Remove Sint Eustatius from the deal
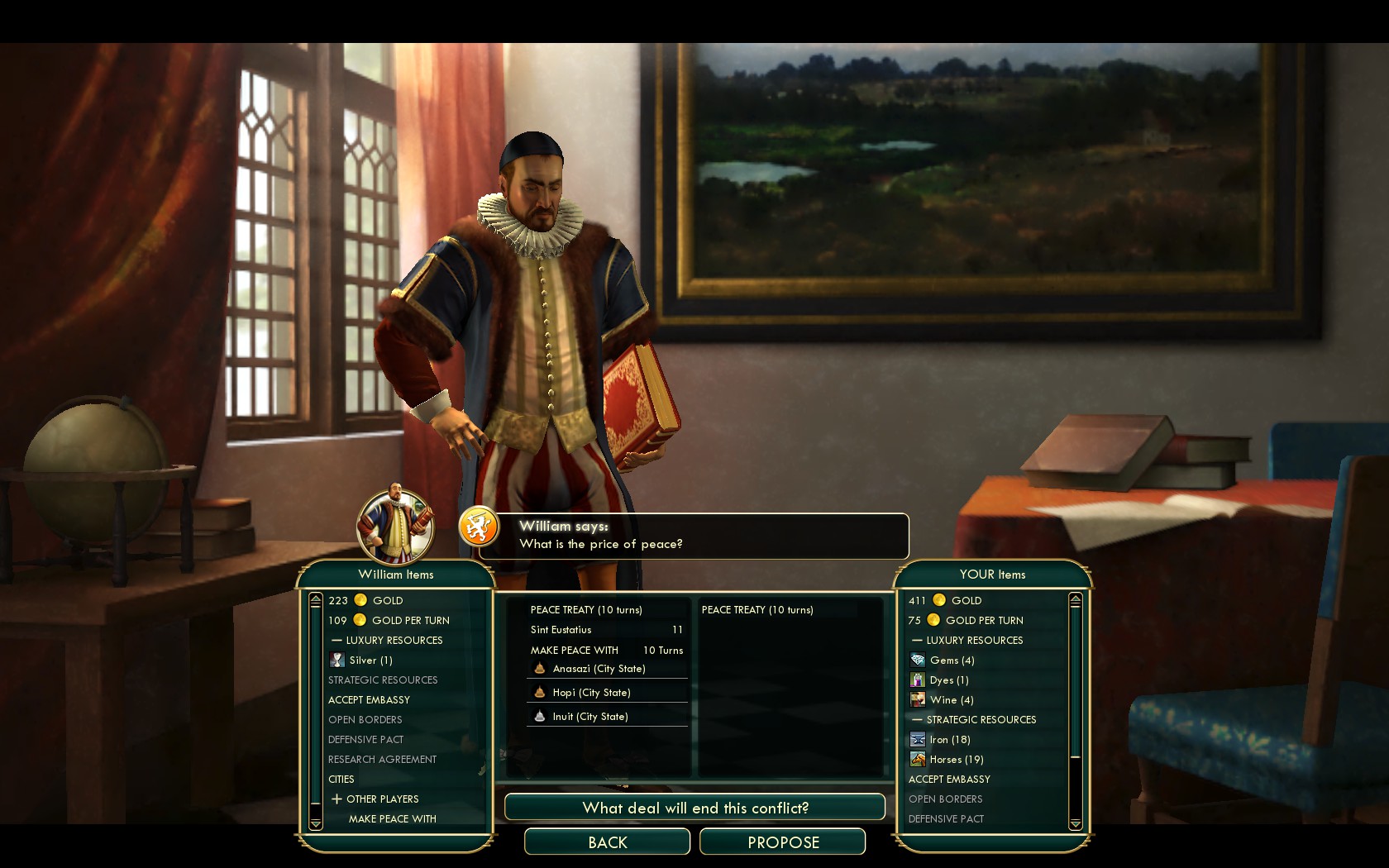This screenshot has height=868, width=1389. pyautogui.click(x=561, y=630)
